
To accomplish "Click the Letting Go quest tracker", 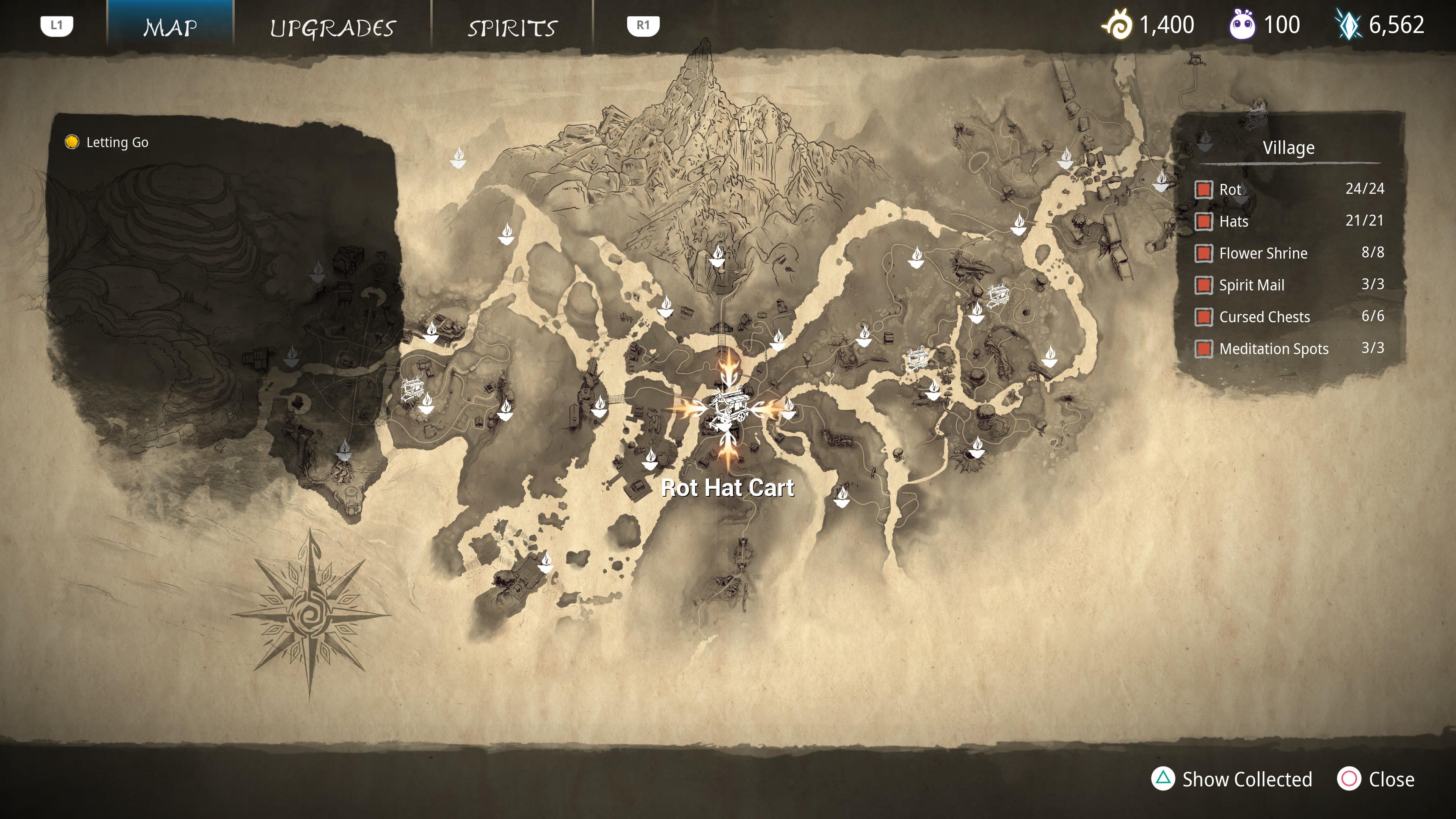I will click(x=107, y=143).
